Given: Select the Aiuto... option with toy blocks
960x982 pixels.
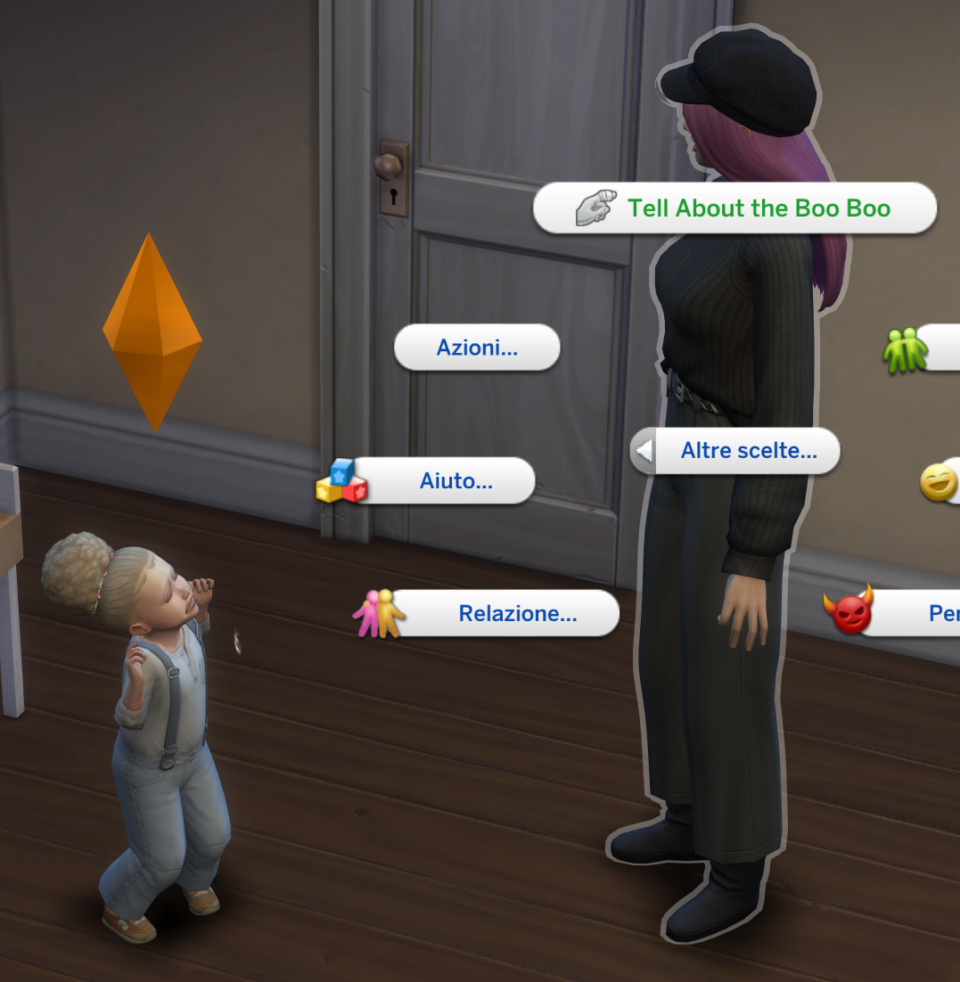Looking at the screenshot, I should [x=443, y=482].
